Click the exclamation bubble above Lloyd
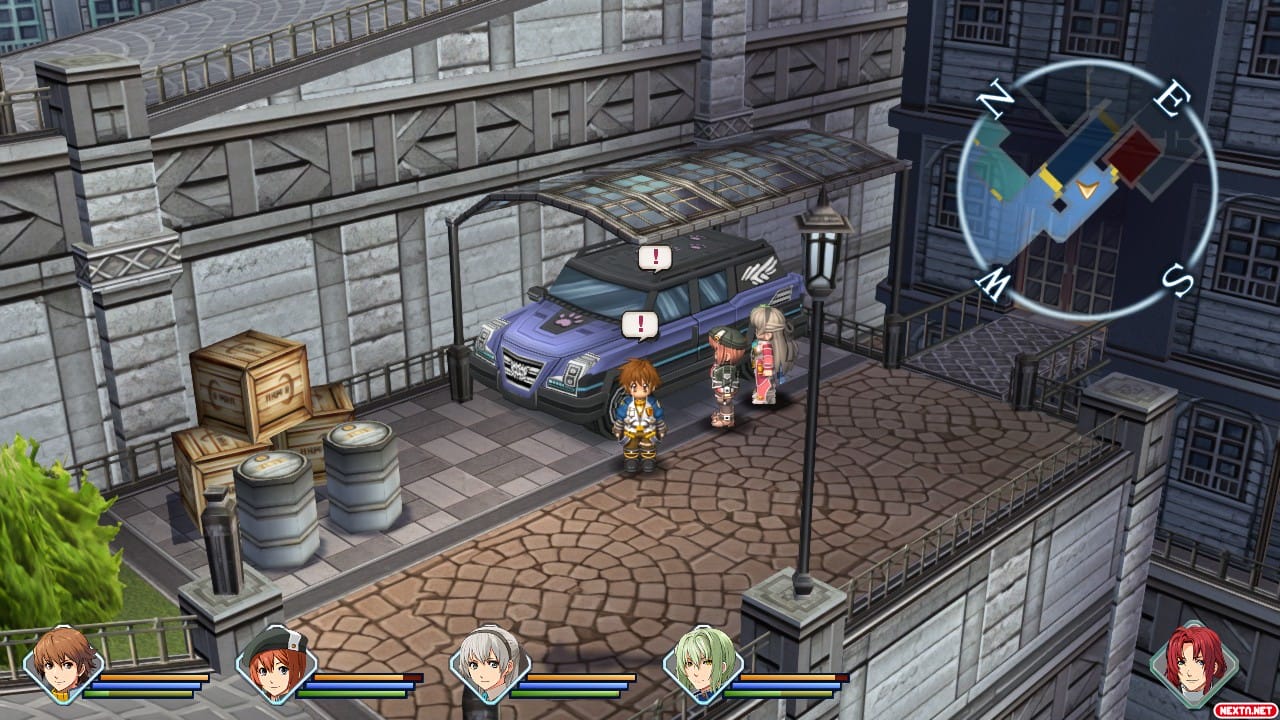 (x=638, y=323)
